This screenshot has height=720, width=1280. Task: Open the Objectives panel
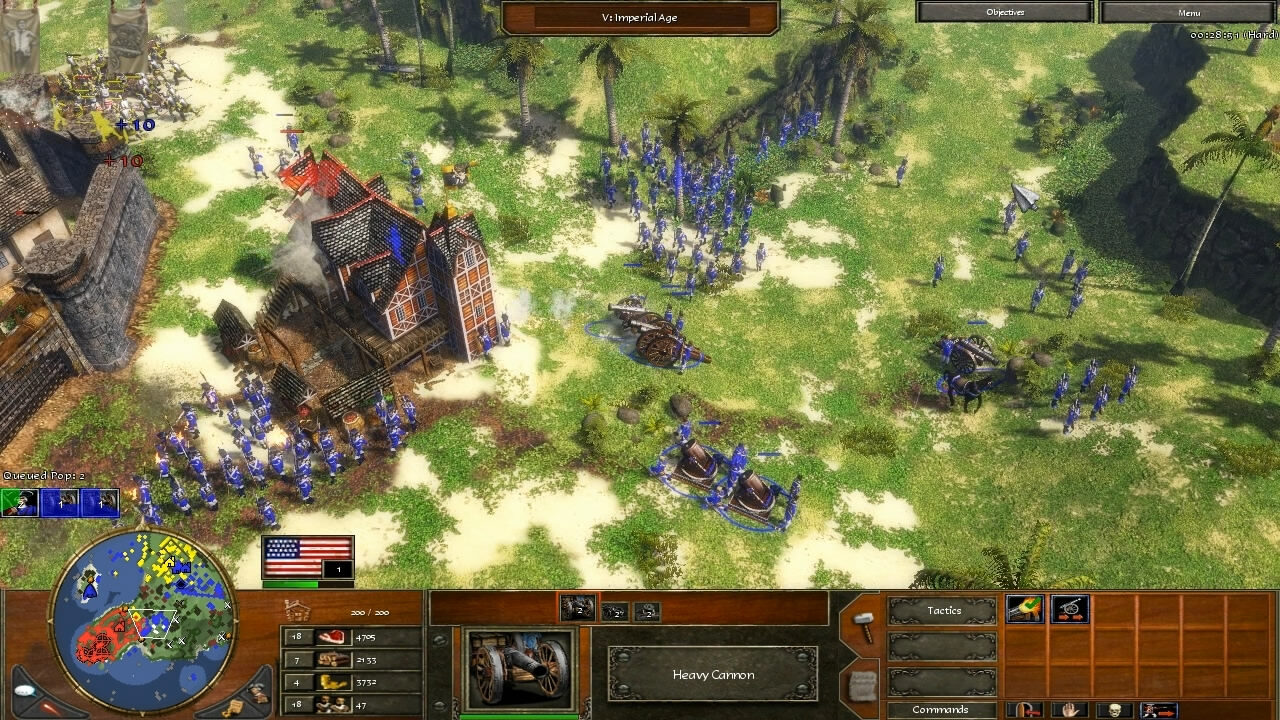click(x=1003, y=11)
